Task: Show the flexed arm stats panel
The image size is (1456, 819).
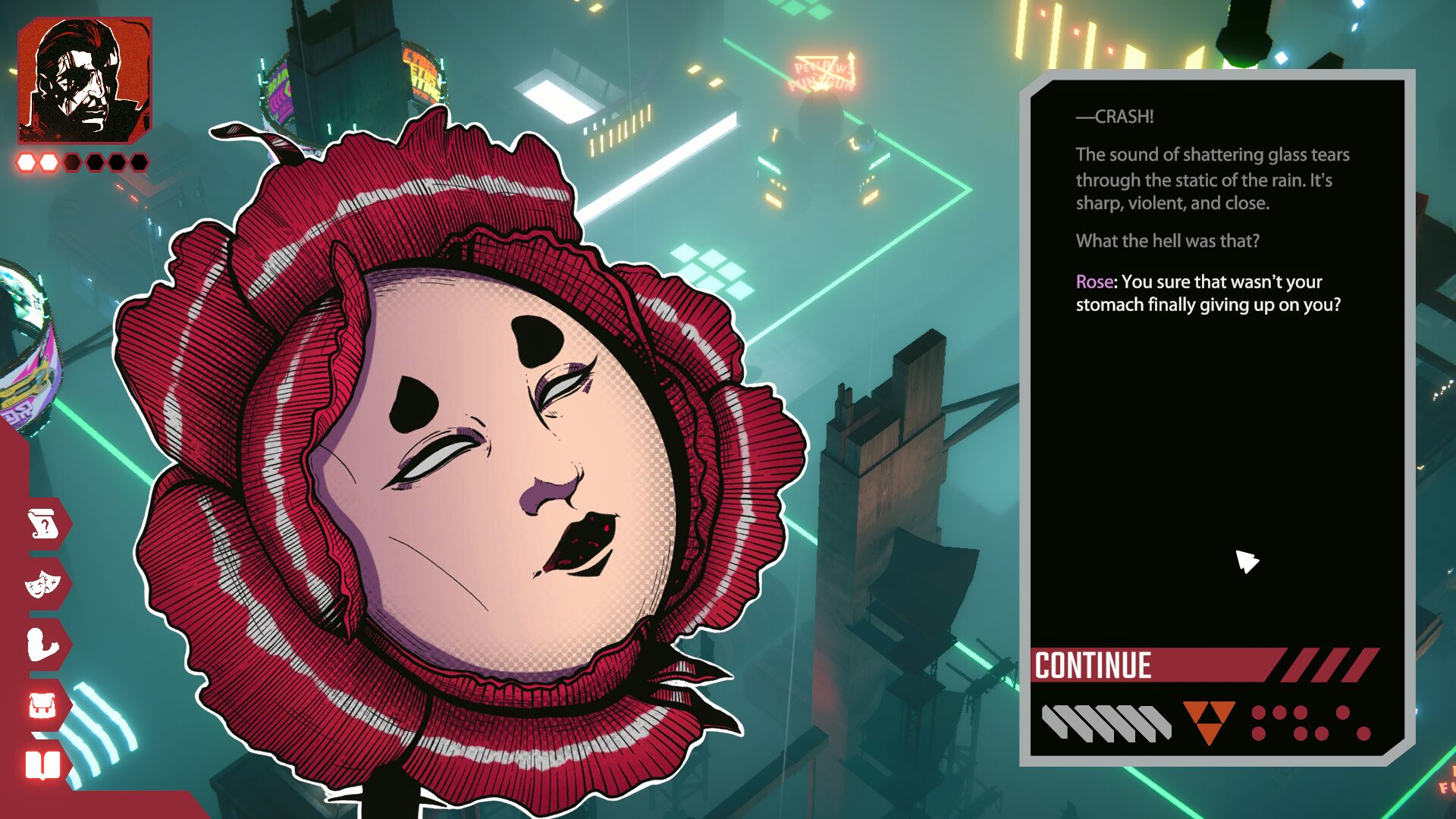Action: pos(43,645)
